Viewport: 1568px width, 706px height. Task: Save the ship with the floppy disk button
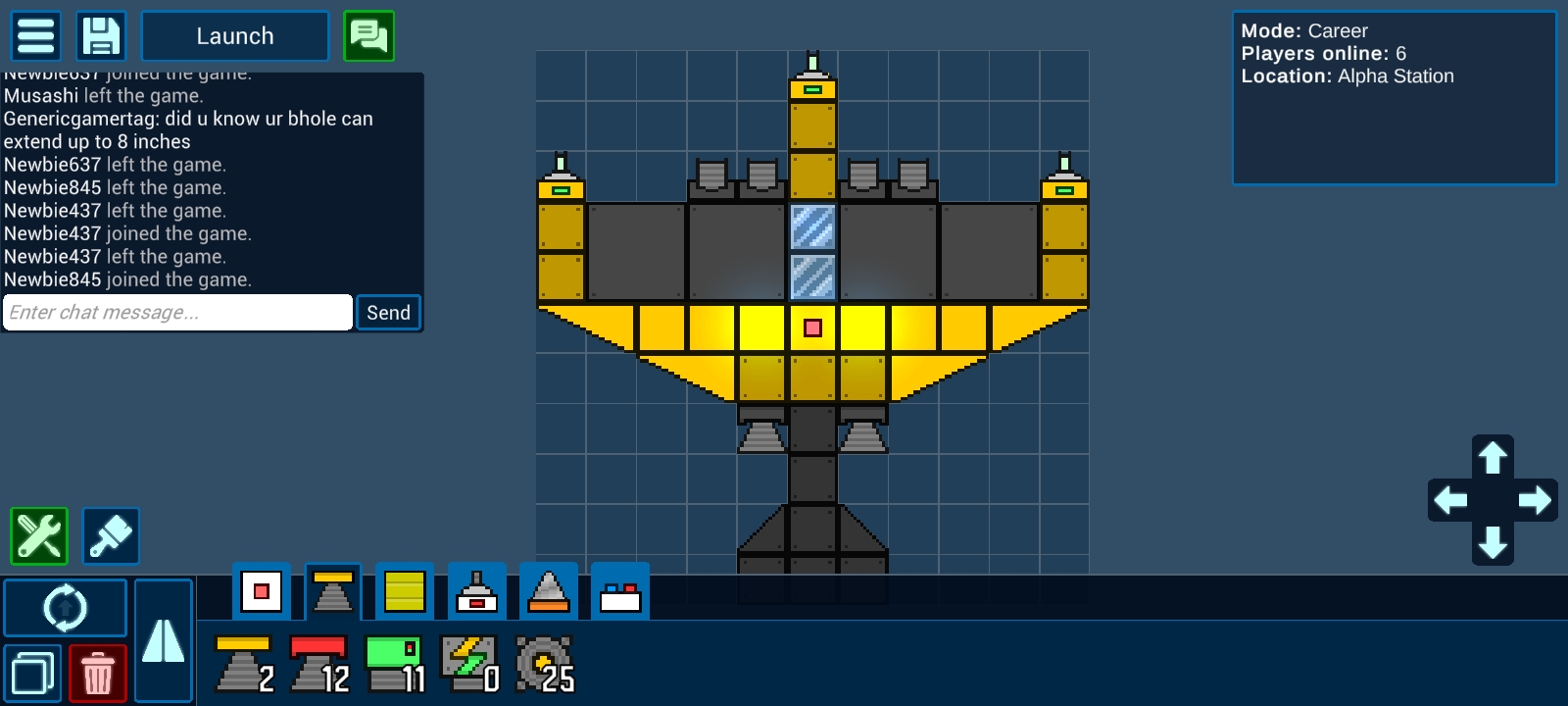(x=101, y=36)
